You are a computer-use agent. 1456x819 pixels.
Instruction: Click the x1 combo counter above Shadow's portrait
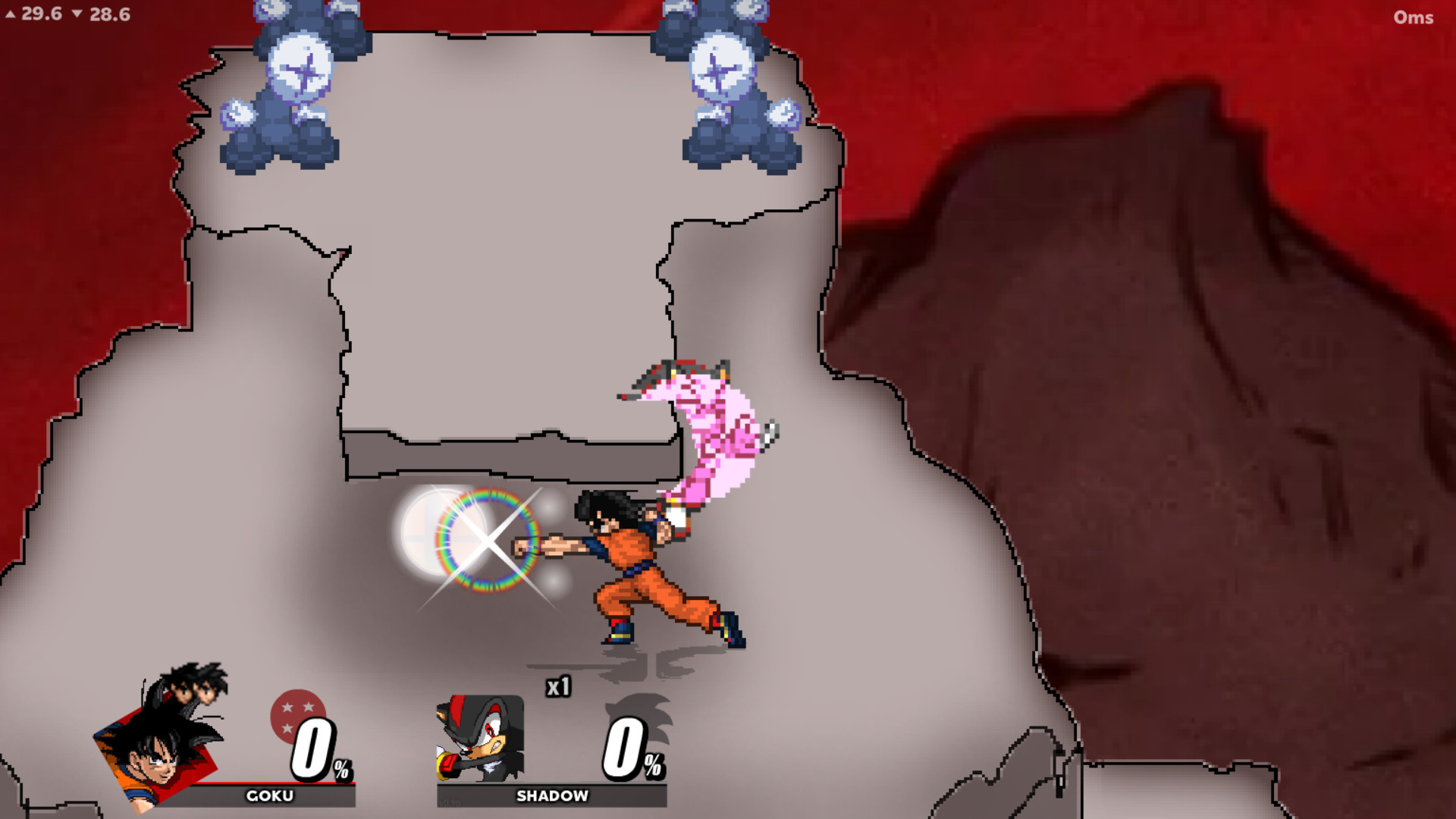(x=560, y=688)
